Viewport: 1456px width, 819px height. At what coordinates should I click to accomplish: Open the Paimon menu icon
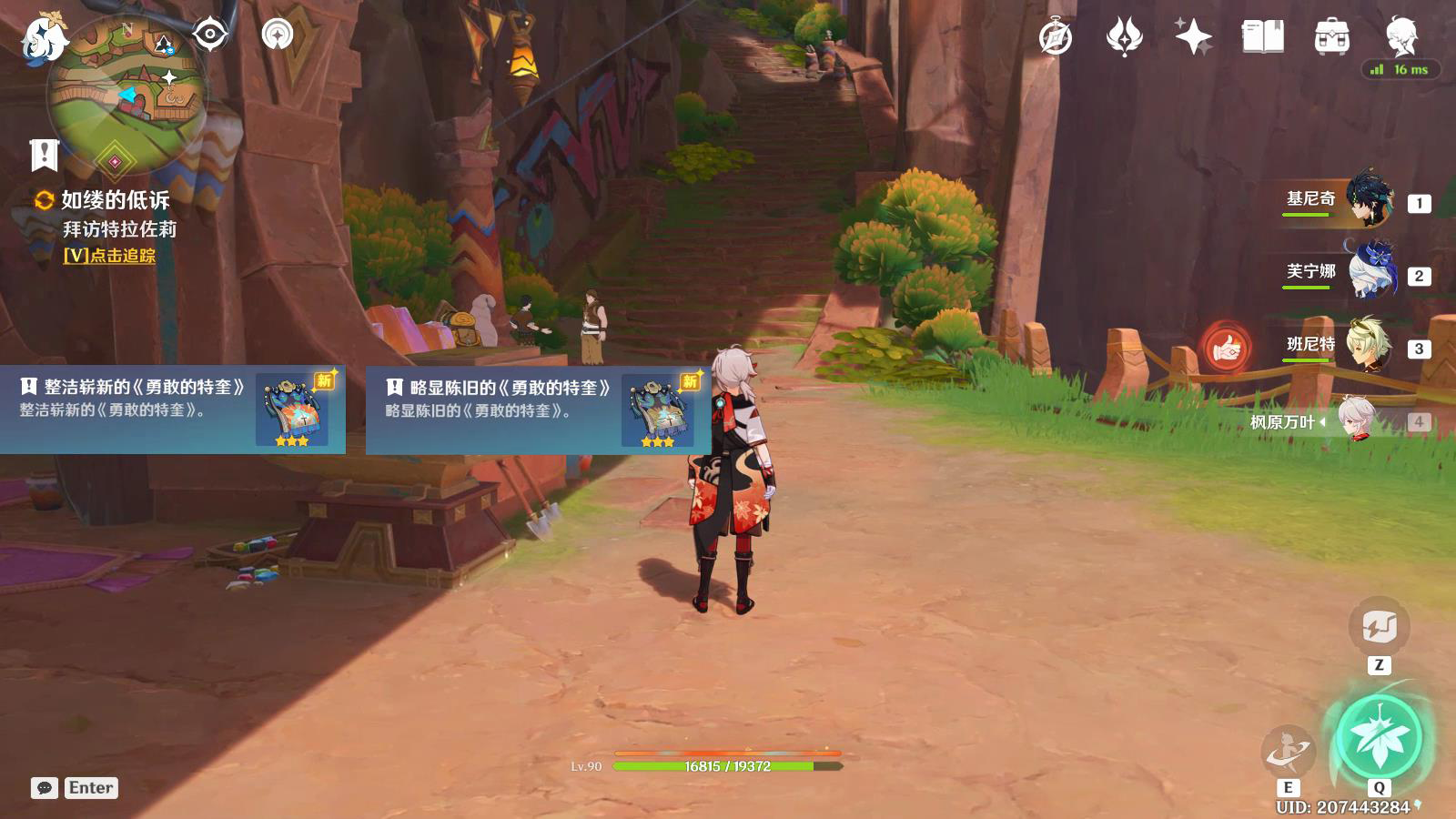[x=43, y=38]
